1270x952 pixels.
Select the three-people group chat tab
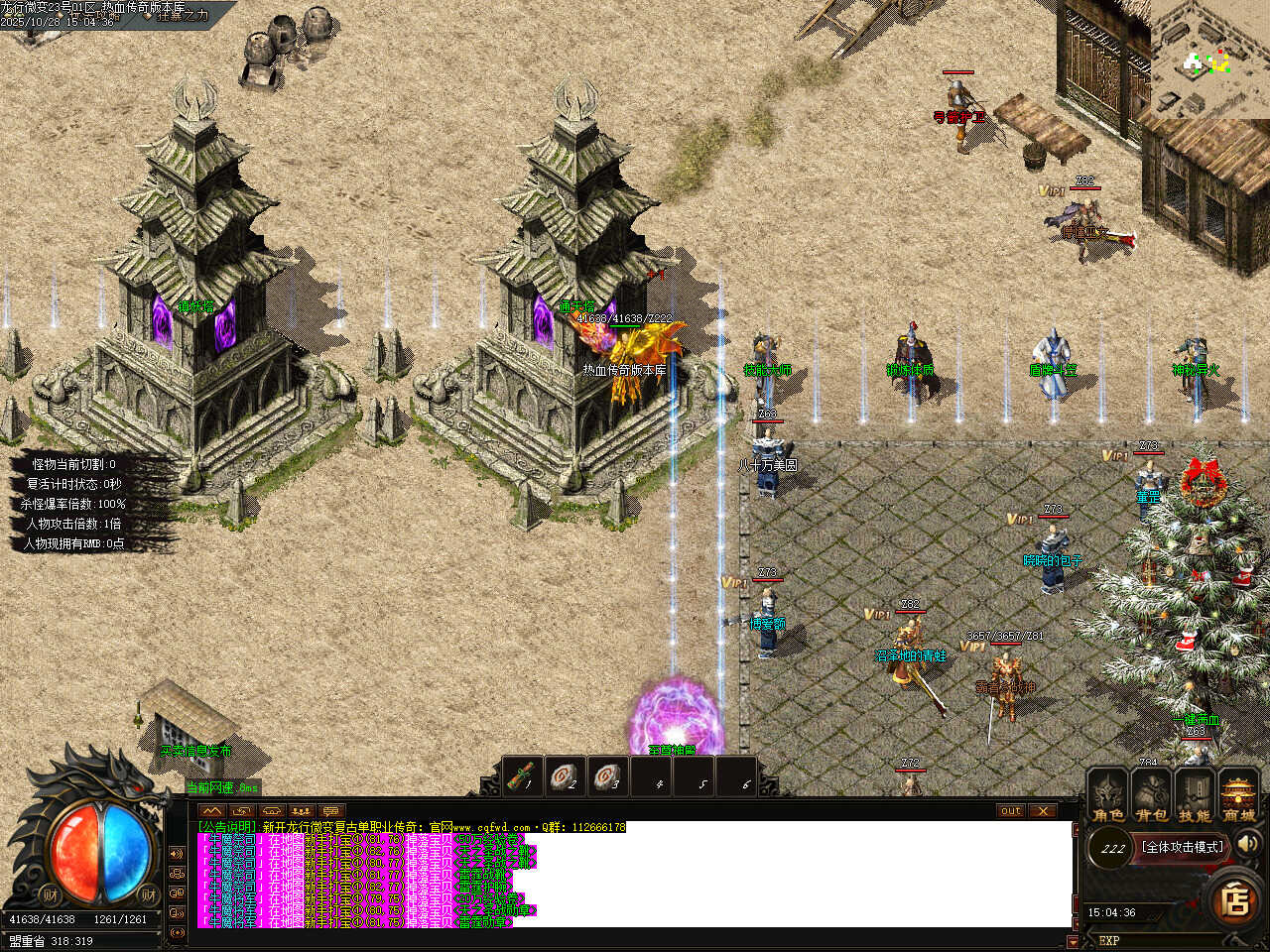[x=302, y=810]
